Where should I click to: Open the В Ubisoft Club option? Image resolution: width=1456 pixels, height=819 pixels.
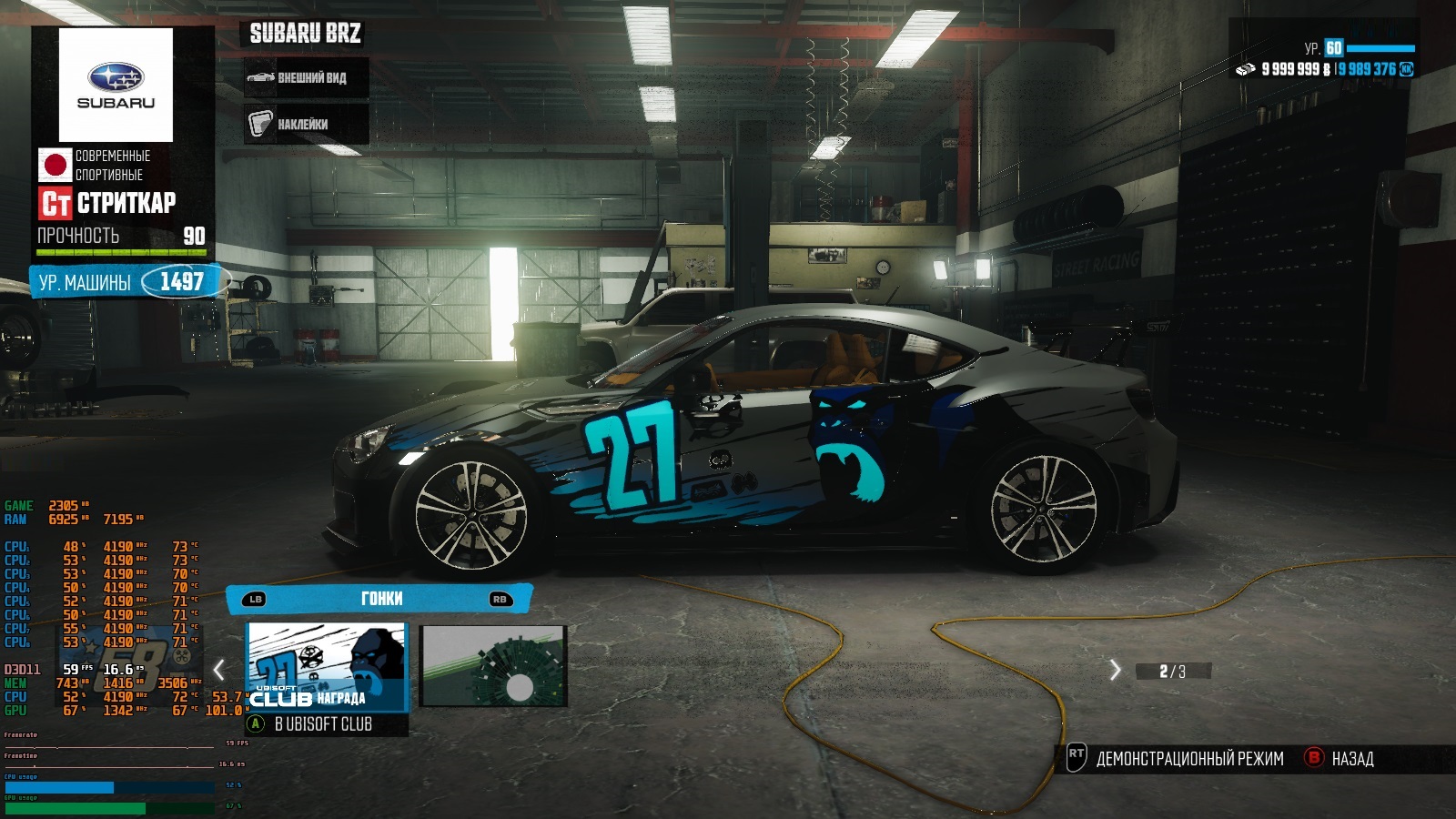[x=323, y=724]
